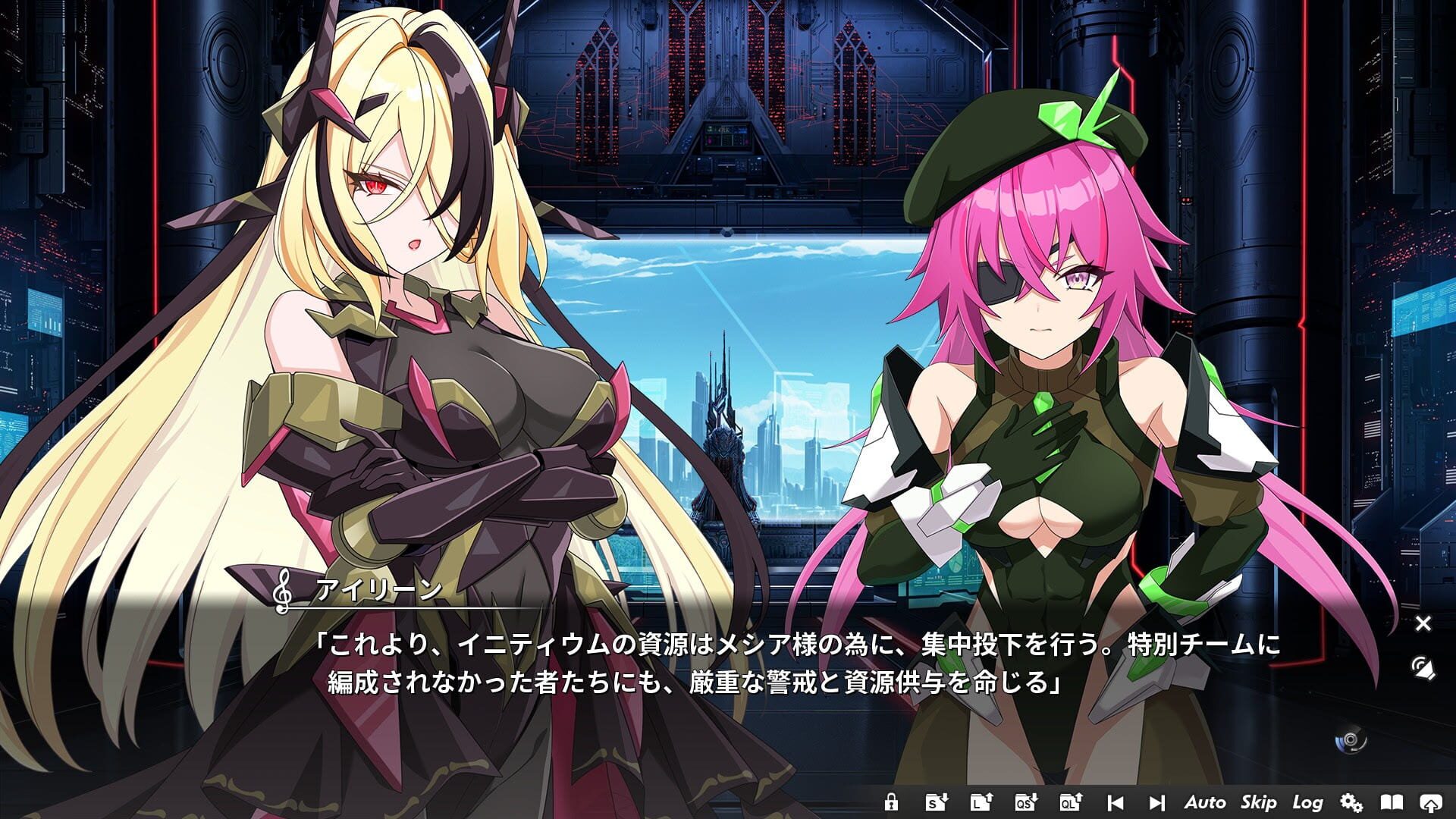1456x819 pixels.
Task: Enable Skip mode
Action: click(1260, 801)
